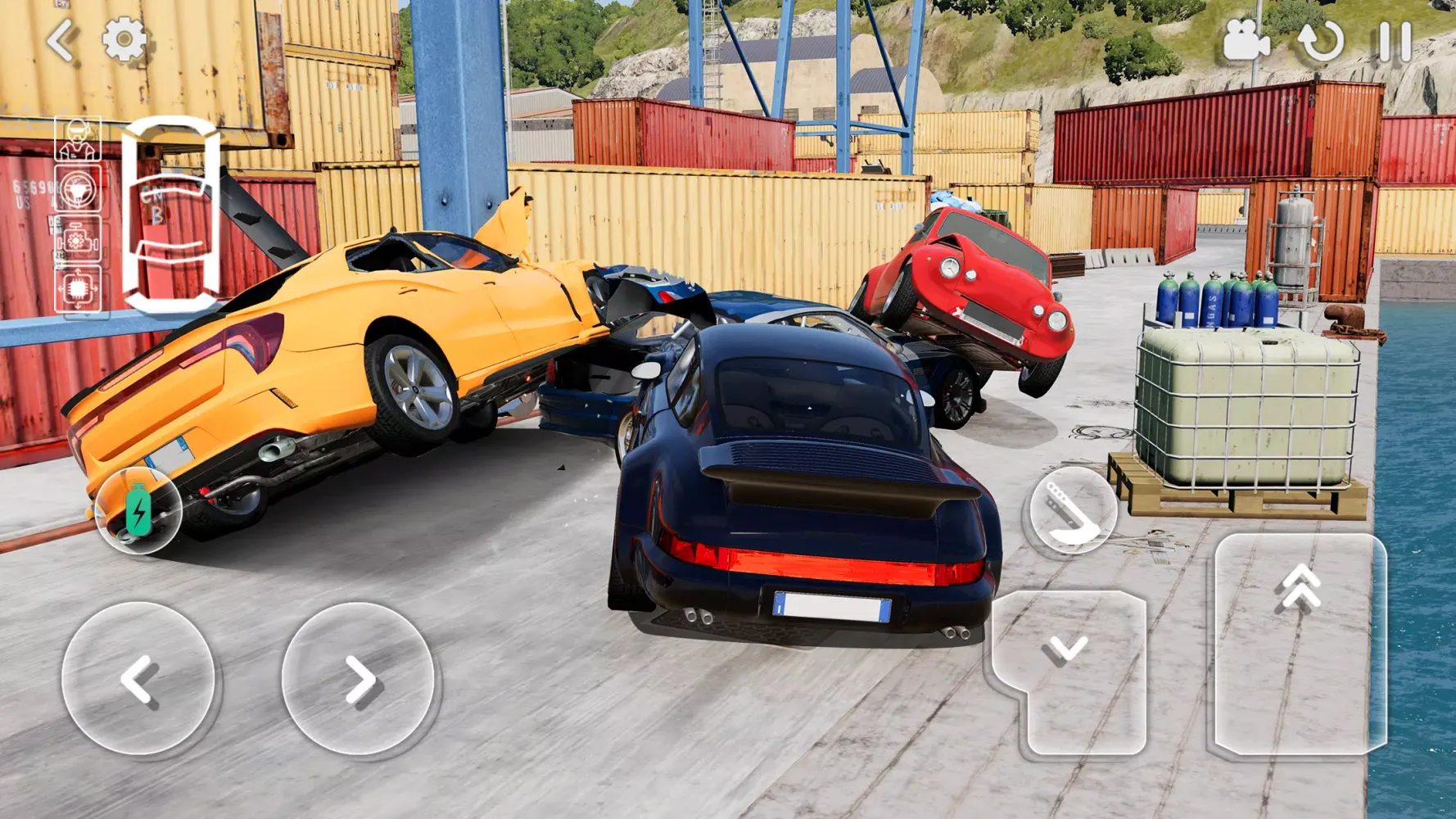The image size is (1456, 819).
Task: Open the gear settings menu
Action: [x=124, y=39]
